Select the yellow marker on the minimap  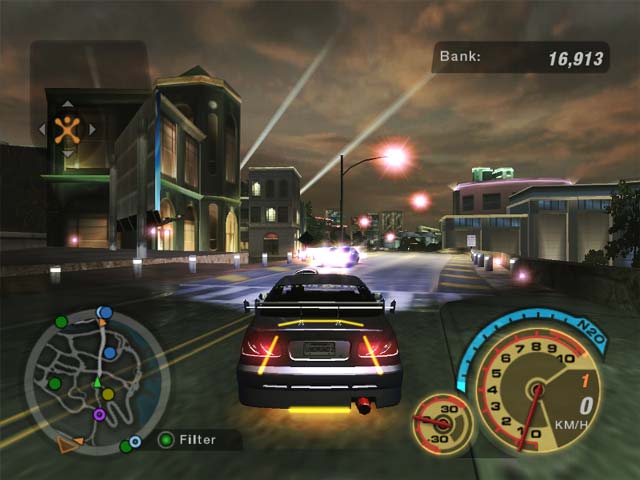pos(108,394)
